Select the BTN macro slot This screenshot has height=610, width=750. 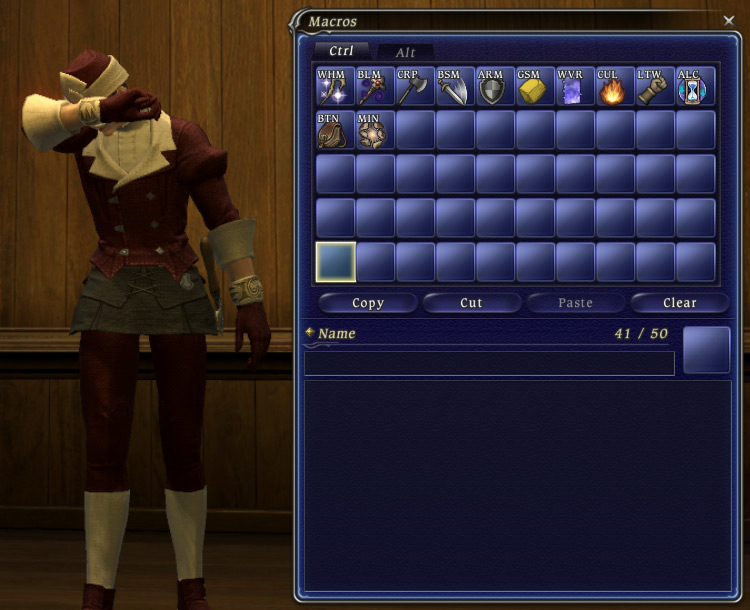point(335,130)
